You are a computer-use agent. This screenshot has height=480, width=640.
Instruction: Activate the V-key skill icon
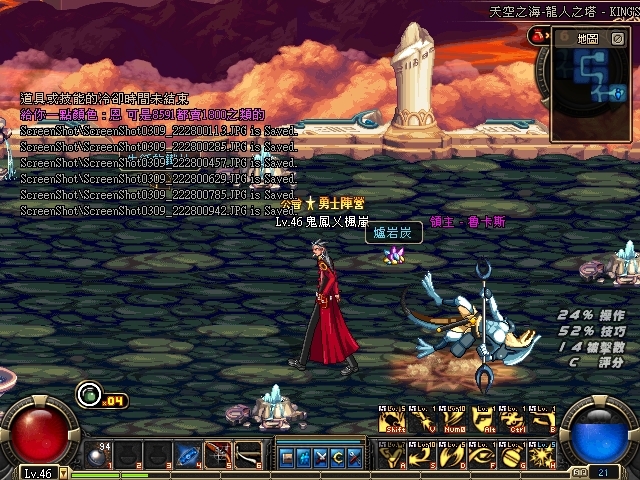[423, 420]
